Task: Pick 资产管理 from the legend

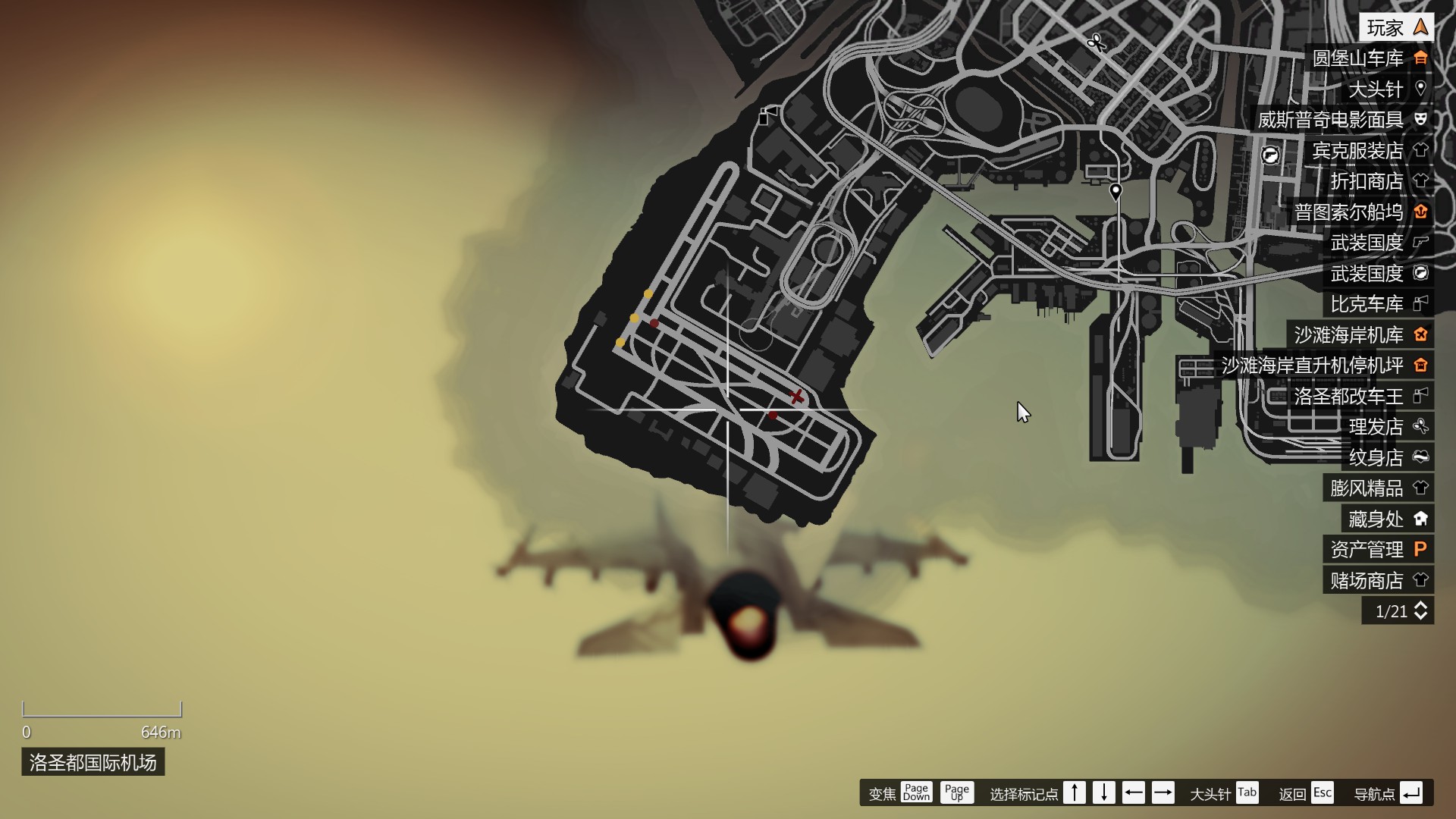Action: pyautogui.click(x=1378, y=550)
